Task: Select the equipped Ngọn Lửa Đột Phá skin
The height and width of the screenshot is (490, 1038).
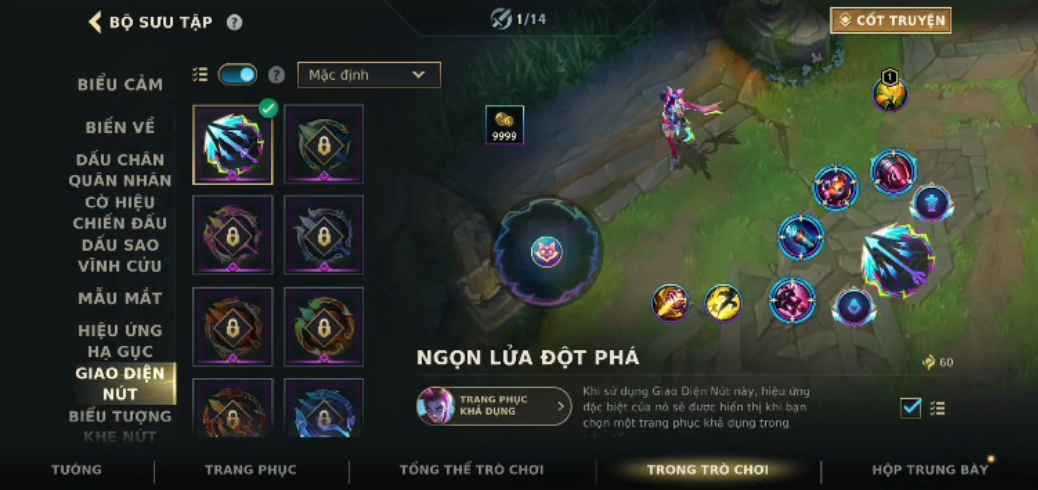Action: [232, 145]
